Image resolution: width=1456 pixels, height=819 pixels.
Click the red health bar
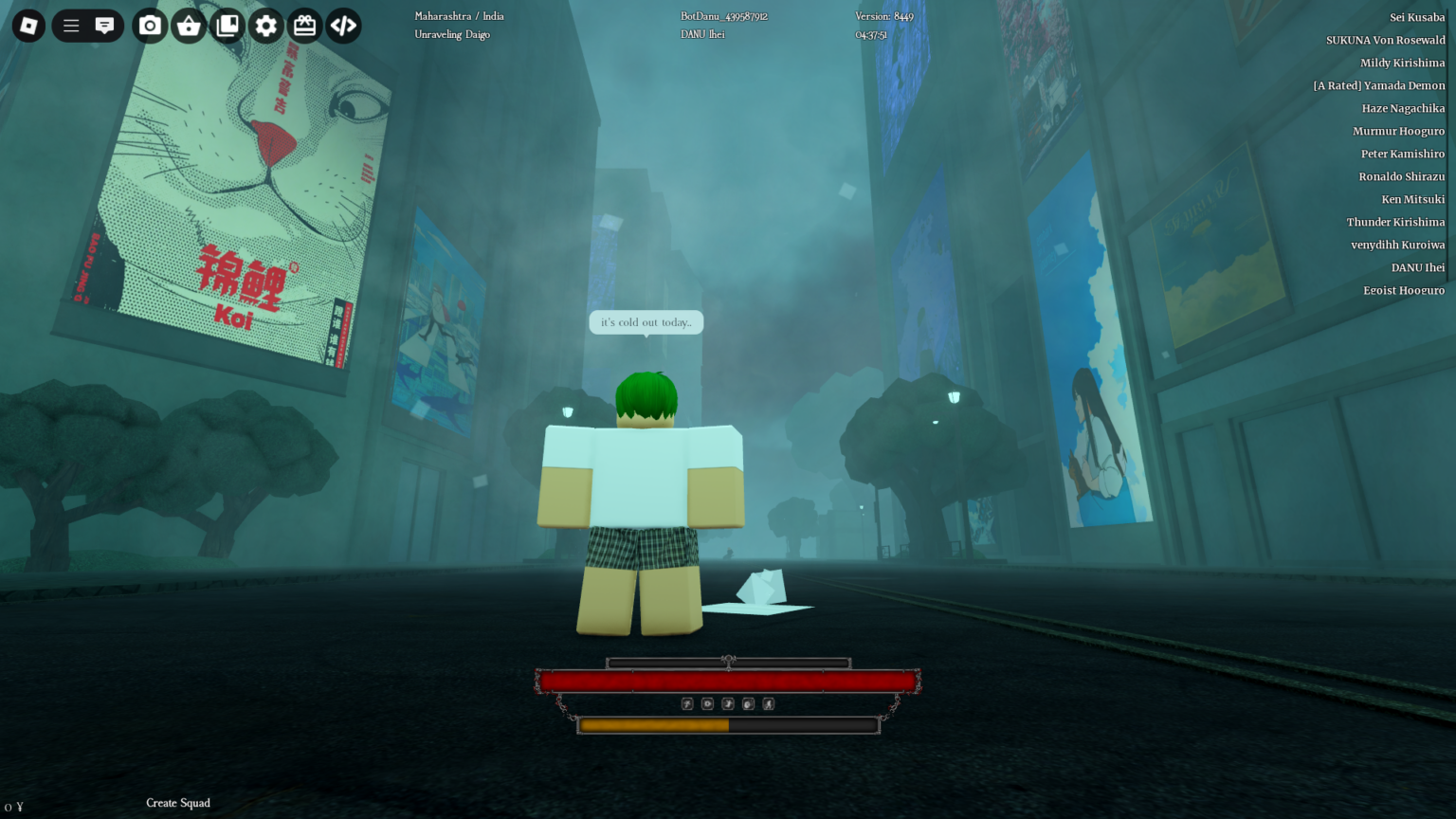(x=728, y=681)
